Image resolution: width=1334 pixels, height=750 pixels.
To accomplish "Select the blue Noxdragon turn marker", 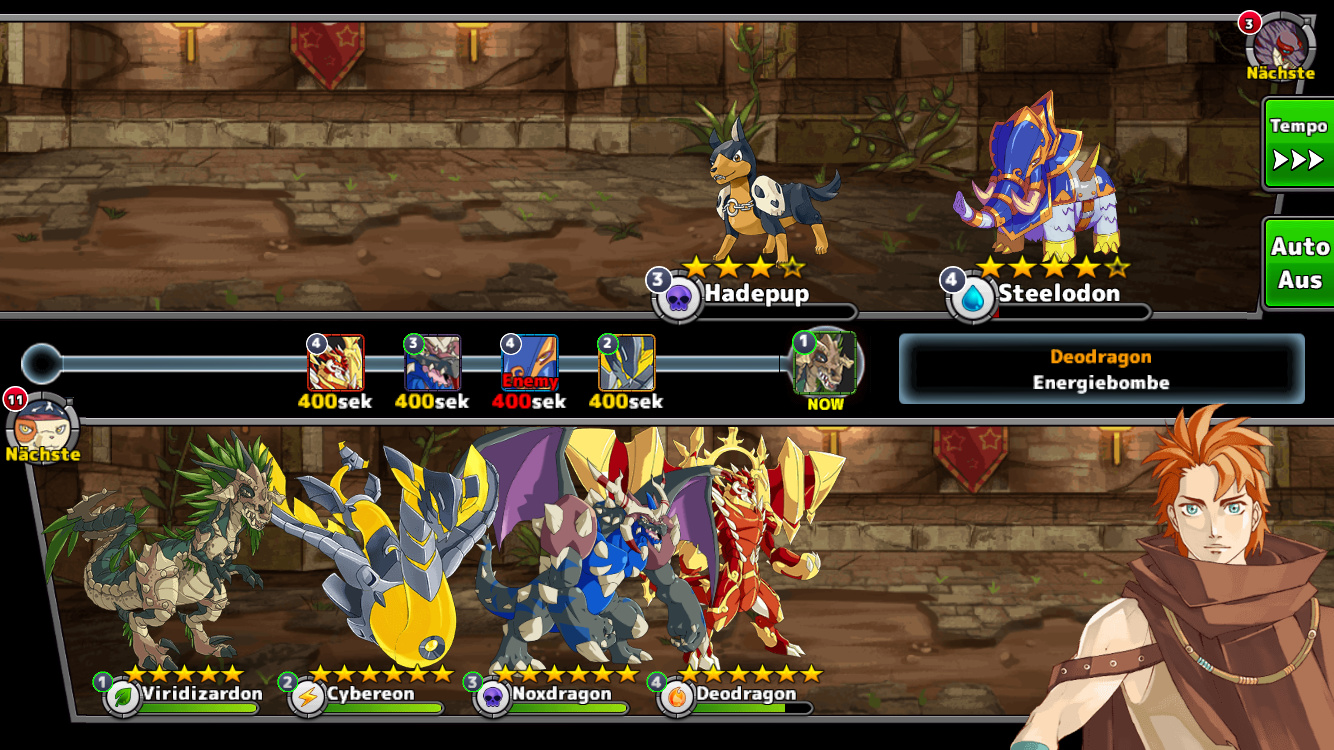I will pyautogui.click(x=432, y=363).
